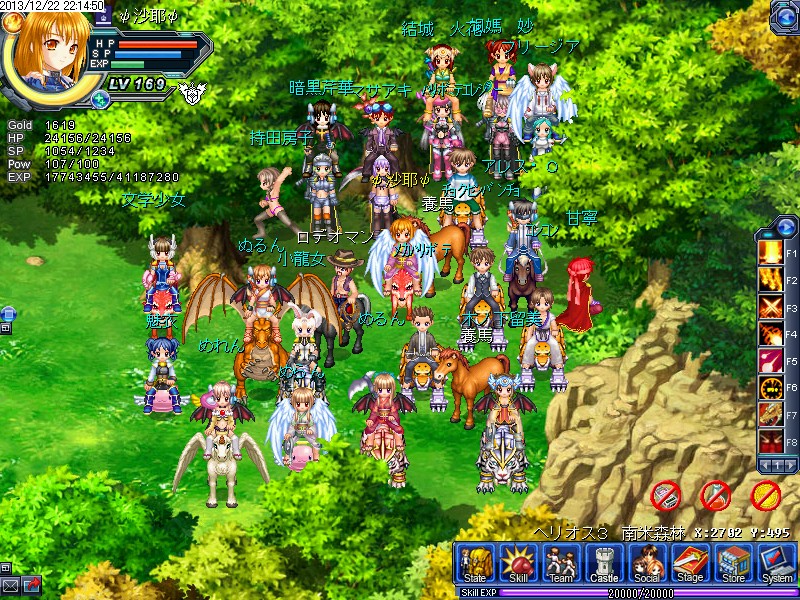800x600 pixels.
Task: Activate the F6 round yellow emblem skill
Action: [x=770, y=386]
